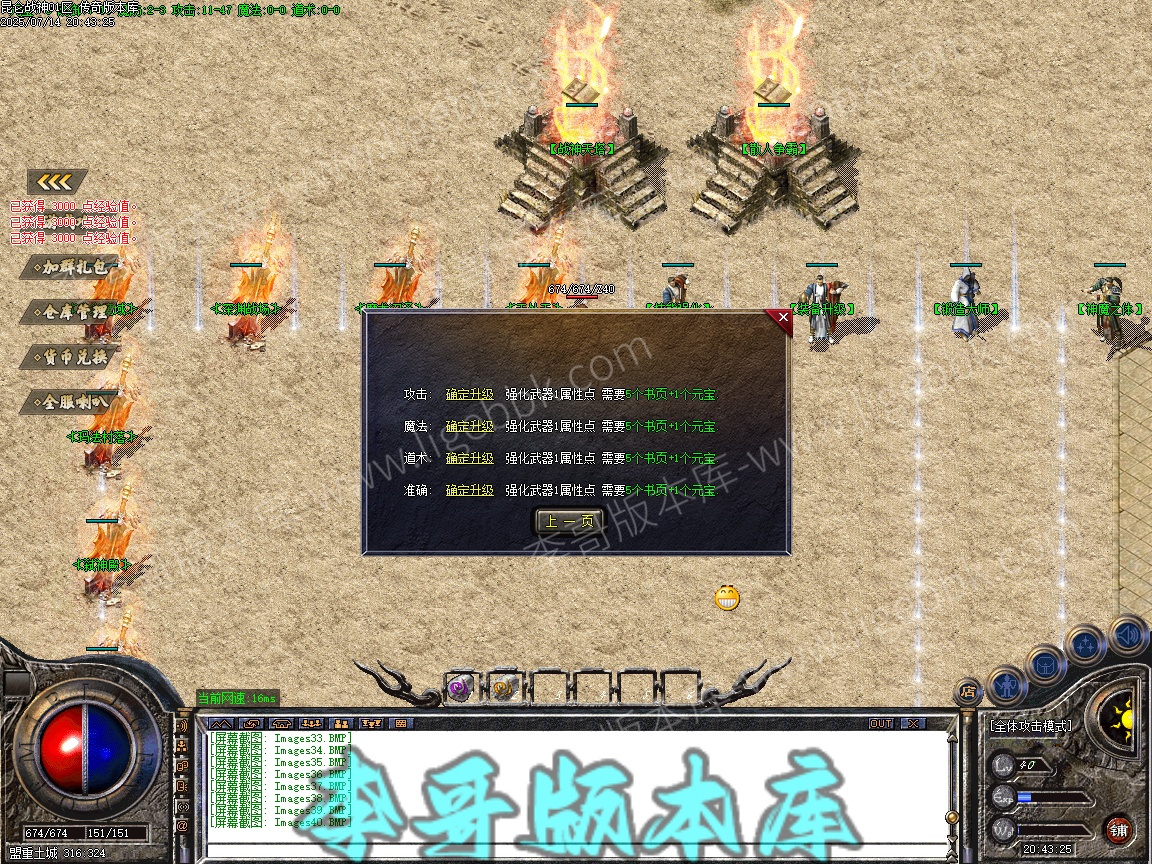
Task: Toggle the speaker sound button
Action: coord(1129,634)
